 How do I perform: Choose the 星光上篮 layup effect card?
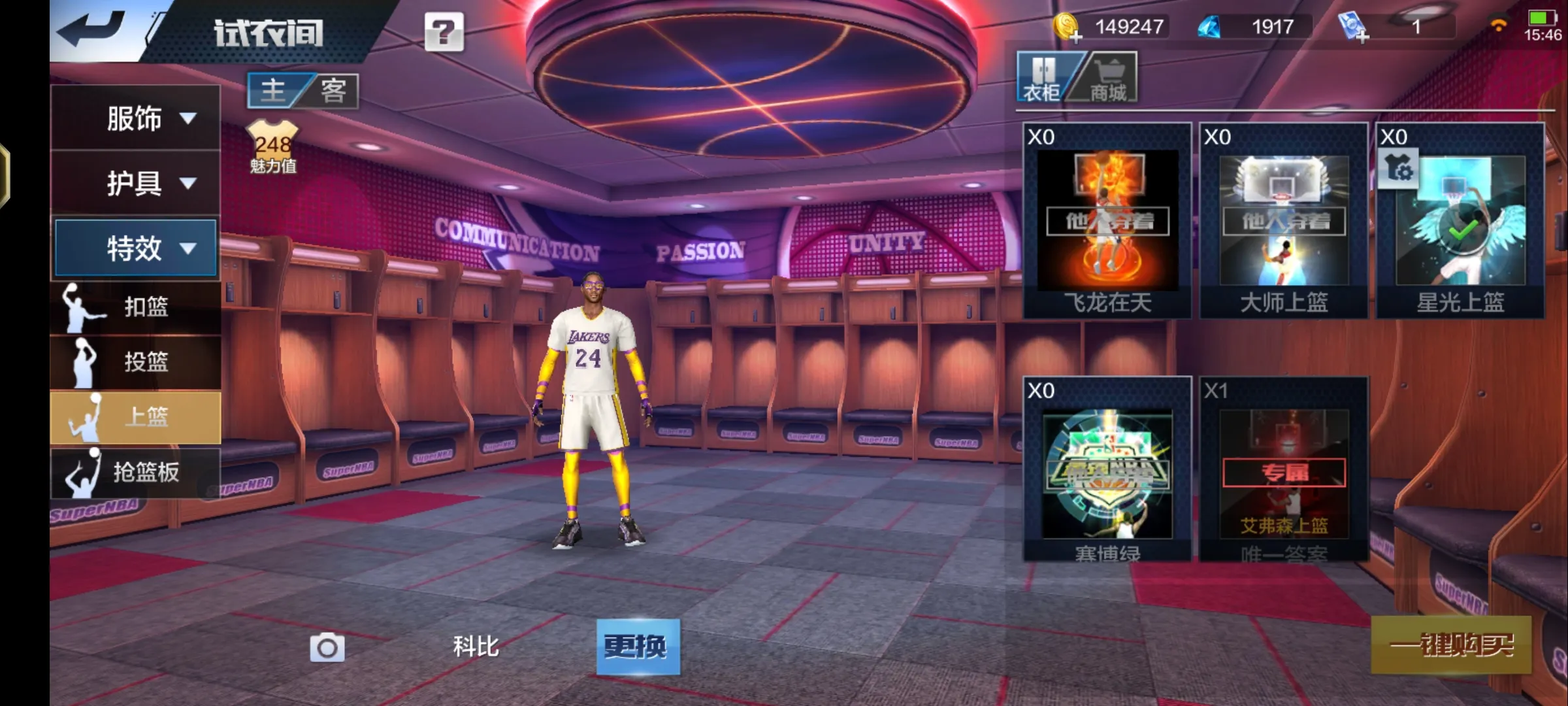1460,221
